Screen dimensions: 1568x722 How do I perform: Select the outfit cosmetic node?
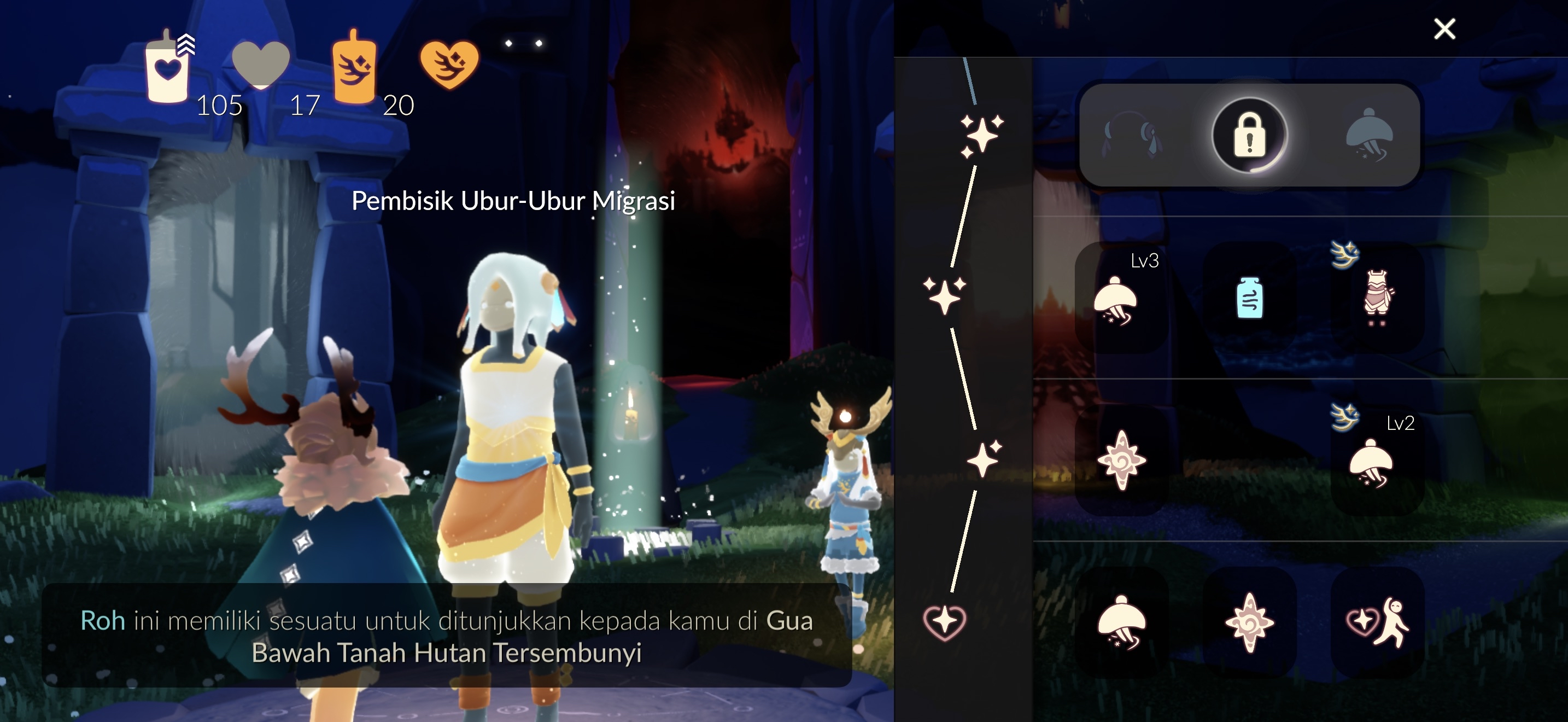pyautogui.click(x=1377, y=298)
